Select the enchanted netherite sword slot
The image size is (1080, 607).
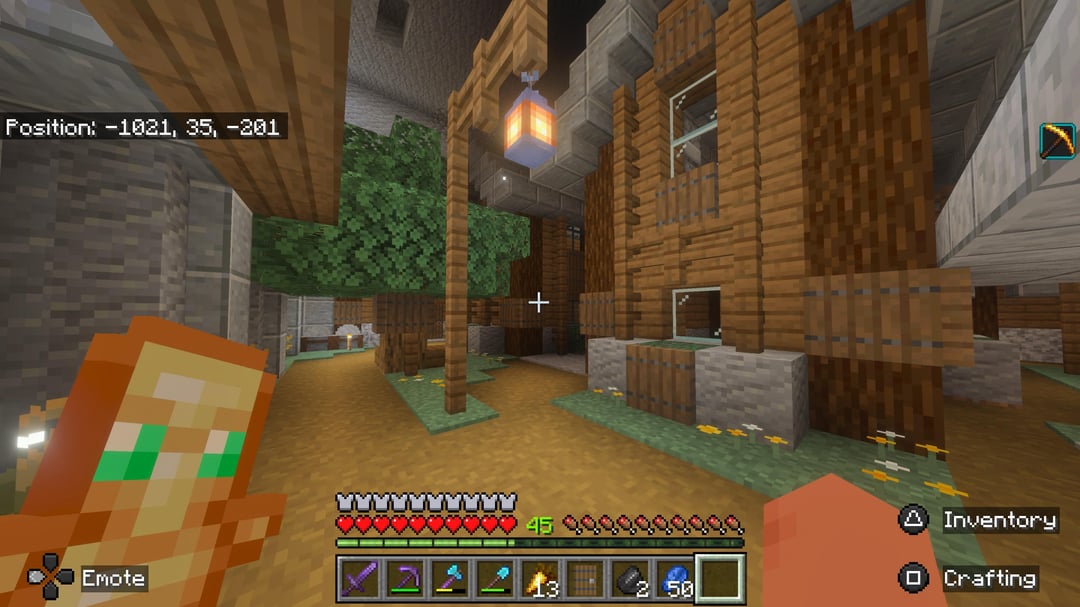pyautogui.click(x=358, y=579)
